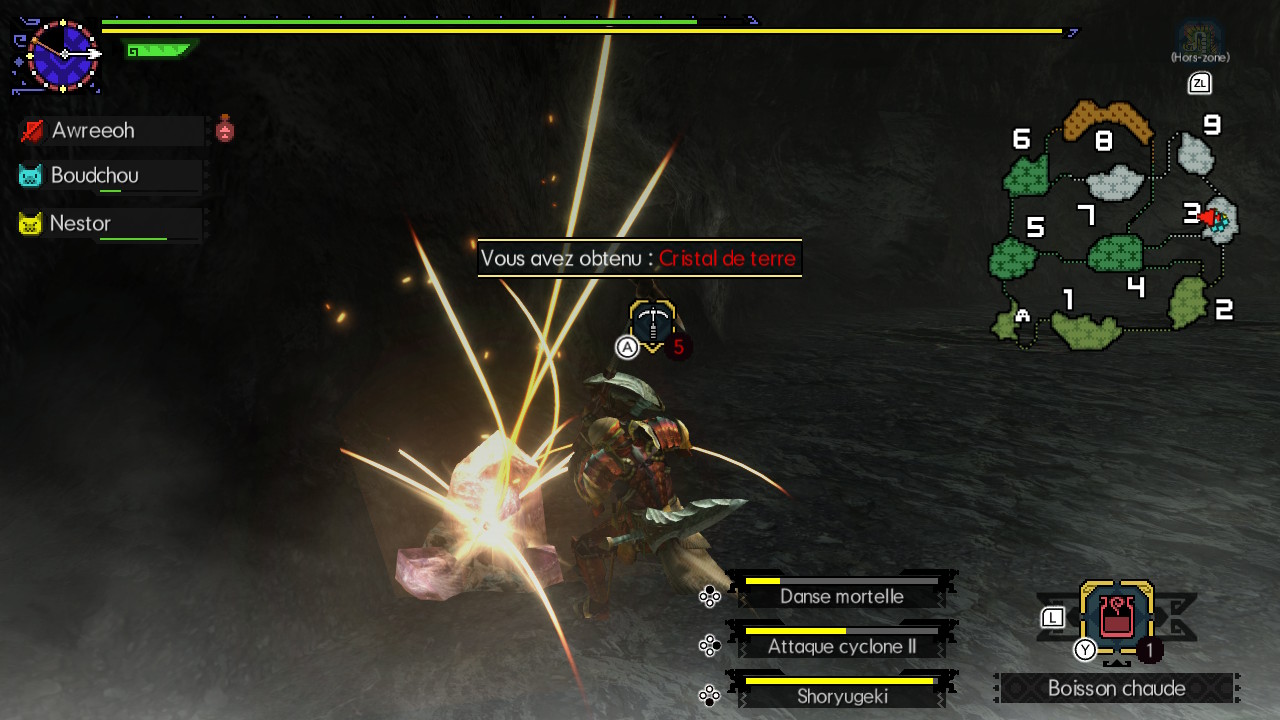This screenshot has height=720, width=1280.
Task: Click the quest timer clock
Action: coord(62,55)
